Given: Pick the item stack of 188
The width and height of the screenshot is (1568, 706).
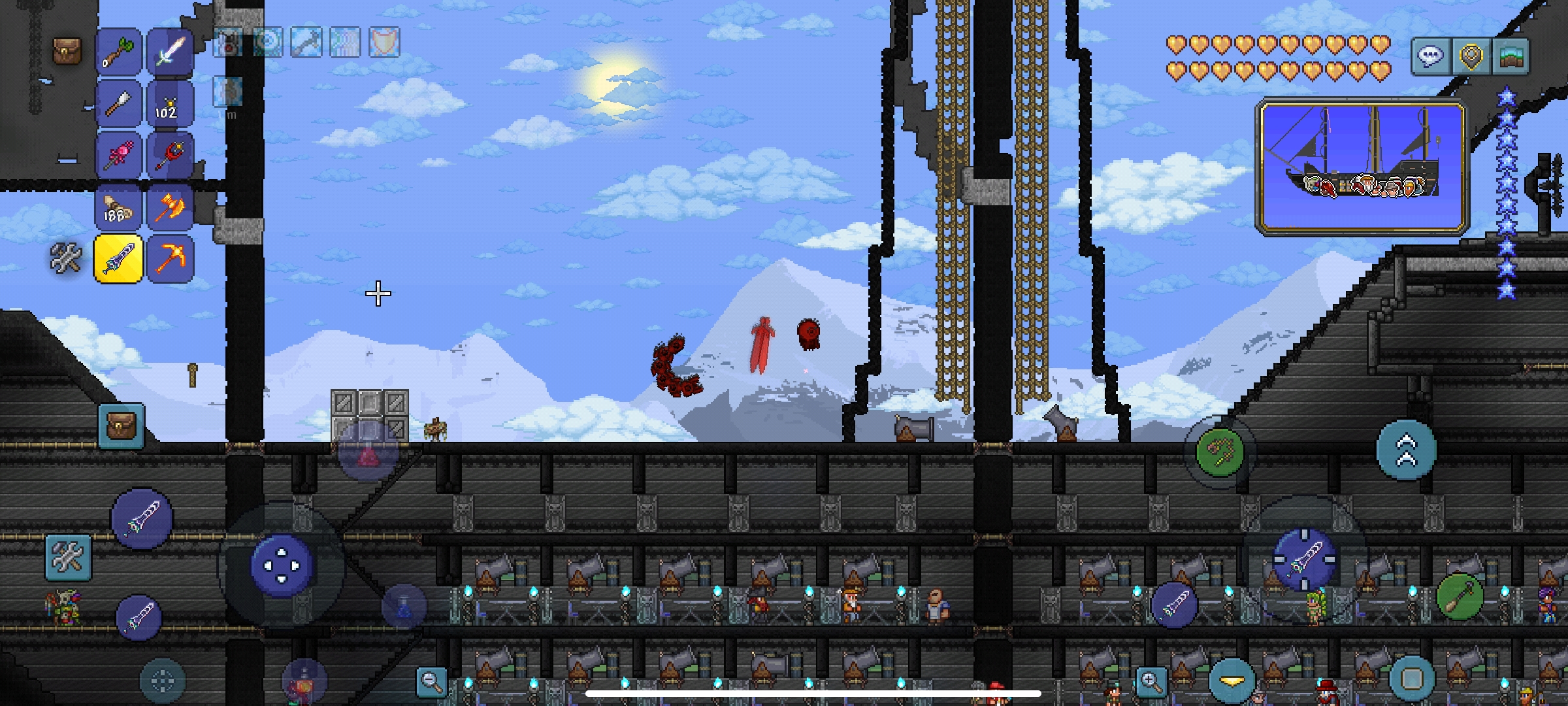Looking at the screenshot, I should point(118,207).
